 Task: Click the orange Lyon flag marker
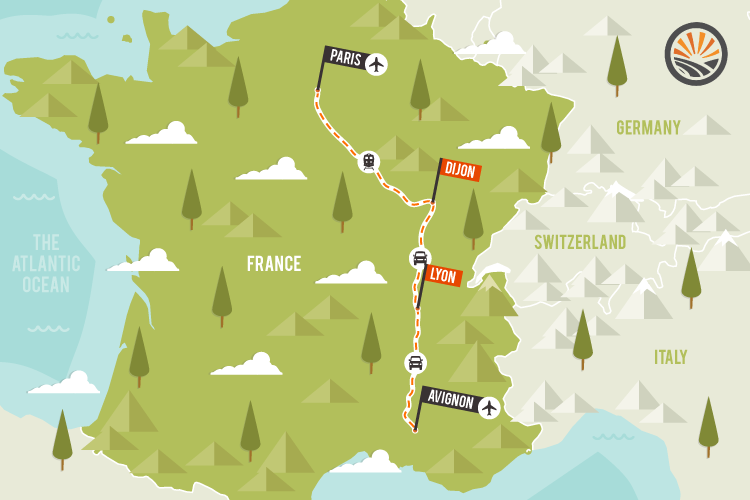coord(441,275)
